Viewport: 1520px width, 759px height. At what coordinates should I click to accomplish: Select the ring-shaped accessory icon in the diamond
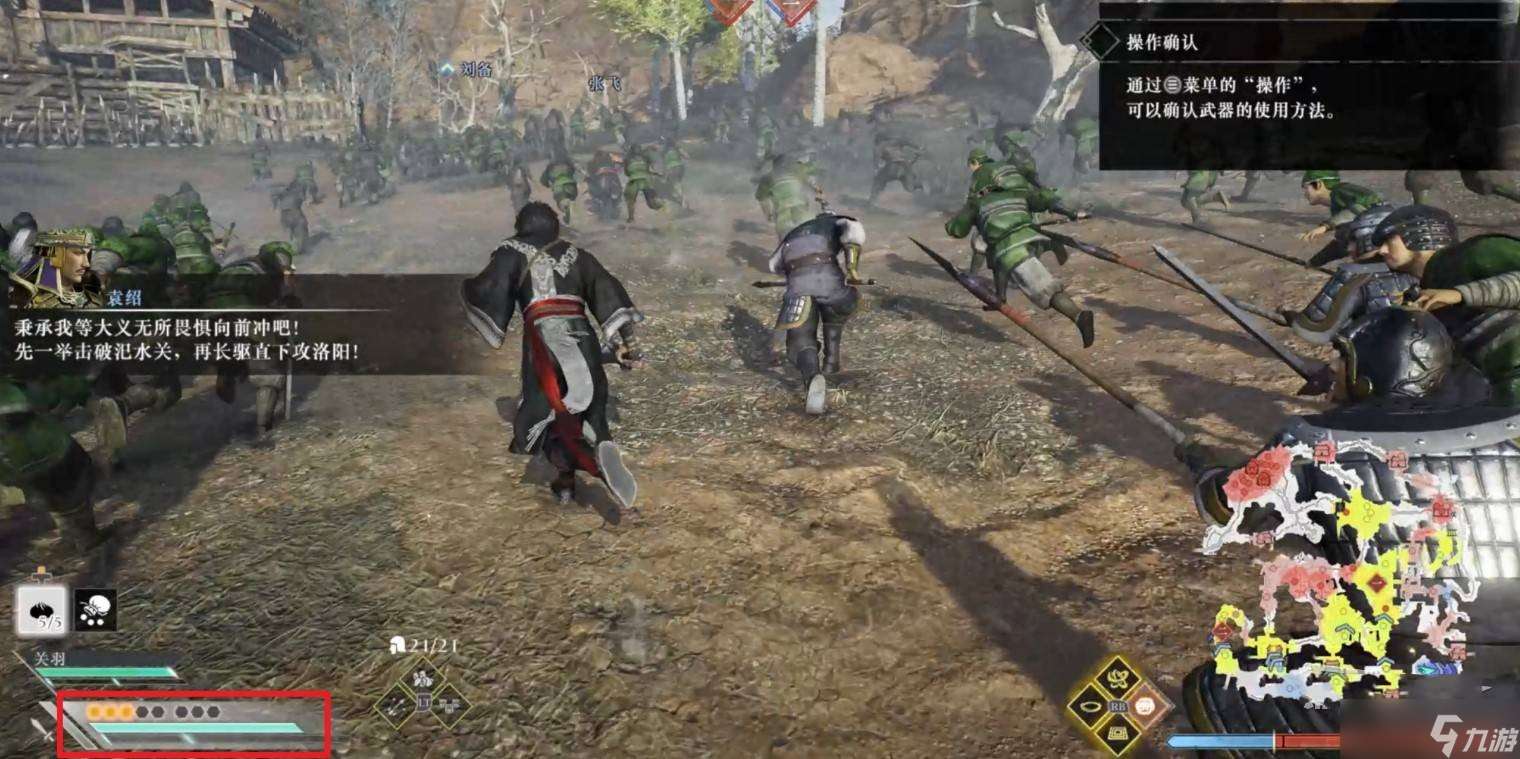point(1090,706)
